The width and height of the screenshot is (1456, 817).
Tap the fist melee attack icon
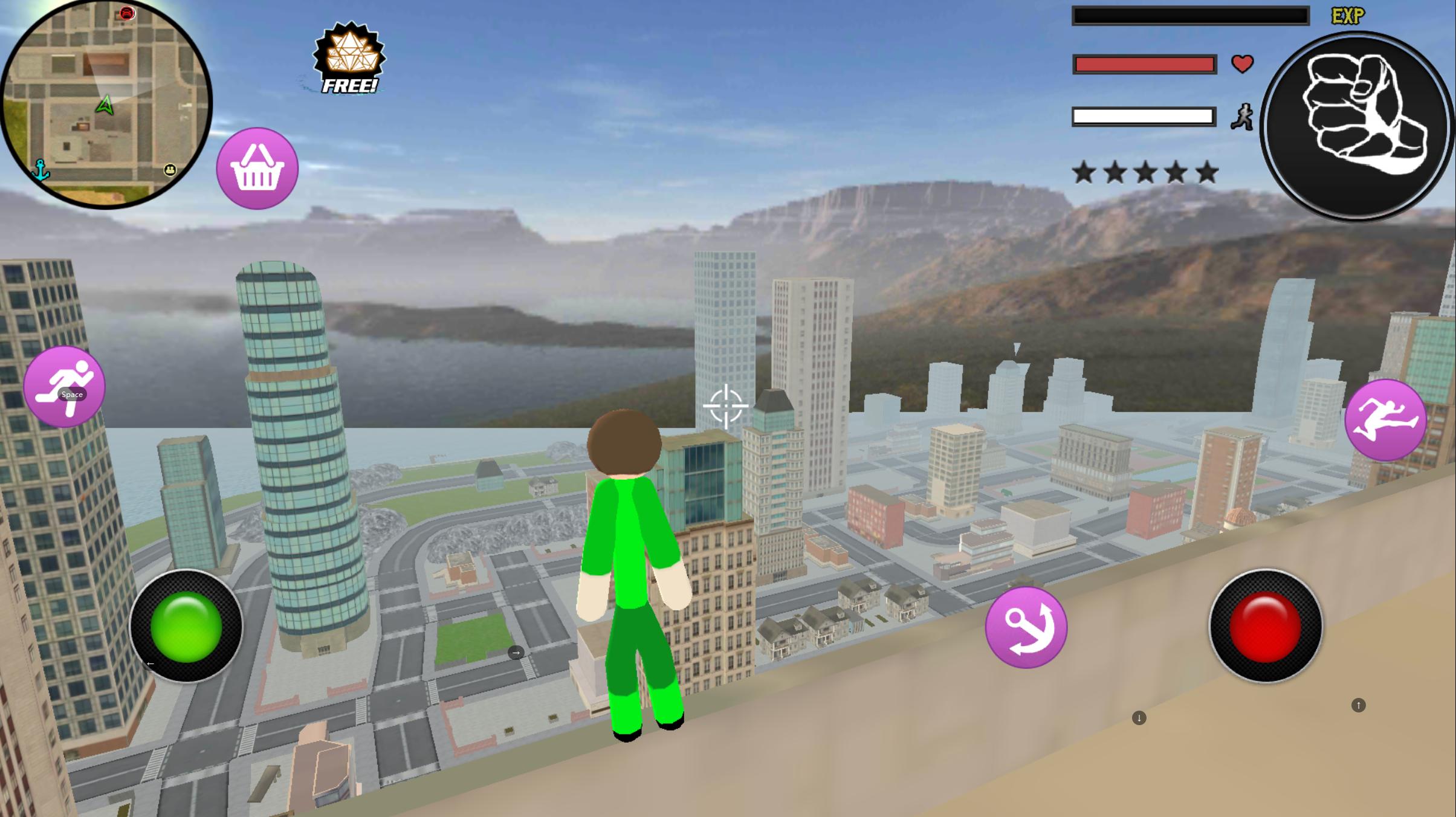1356,123
